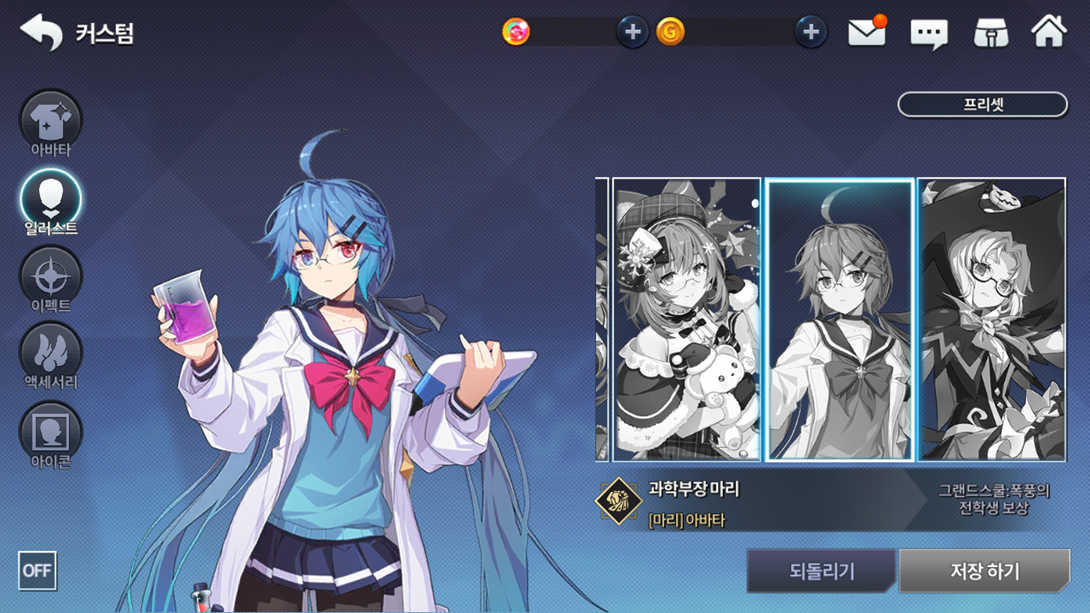Open the shop stall icon
This screenshot has height=613, width=1090.
[x=990, y=33]
